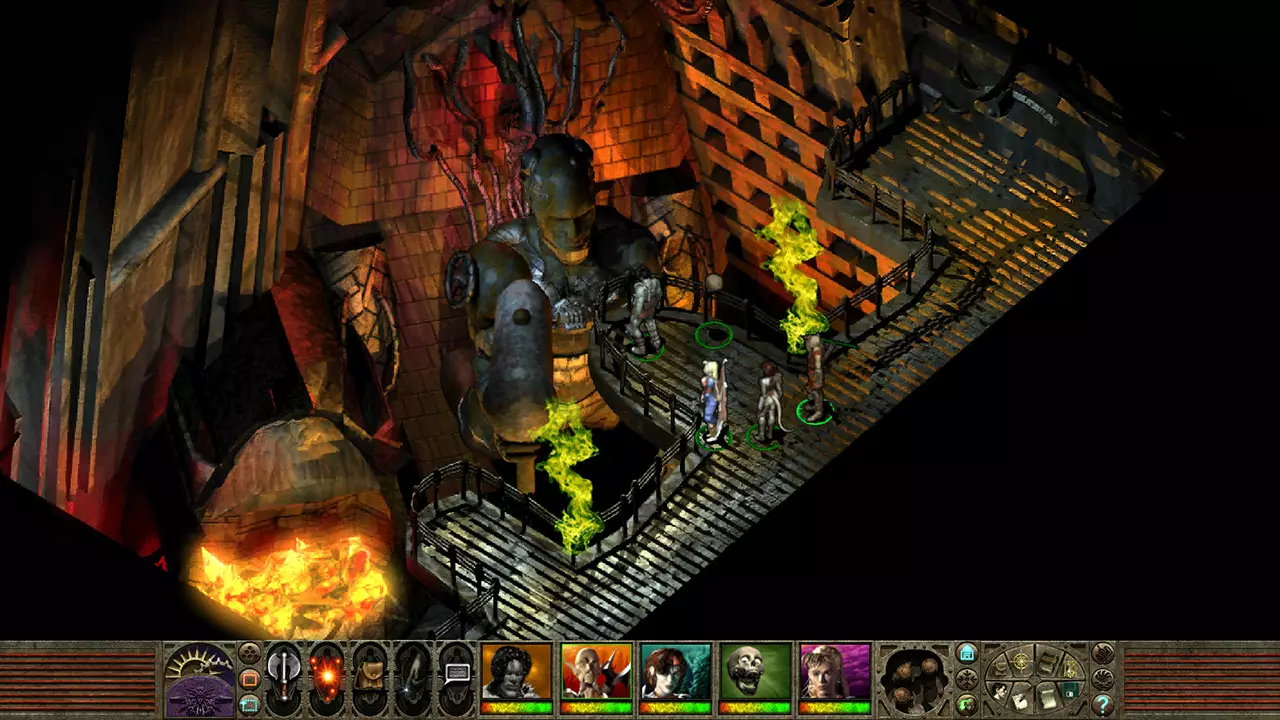Open options via the golden hourglass icon

pyautogui.click(x=1070, y=668)
